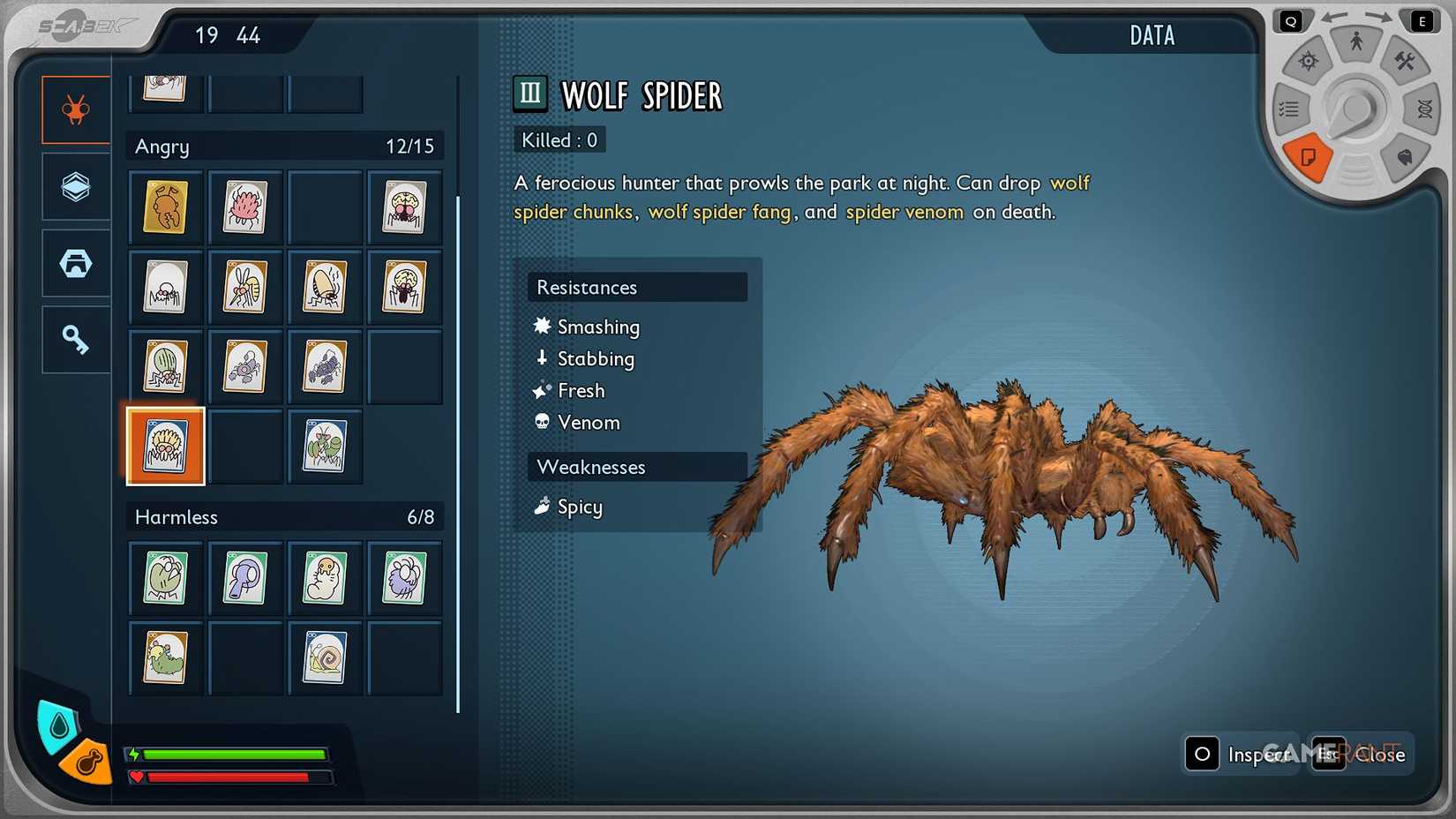Switch to the DATA tab
The image size is (1456, 819).
pos(1152,35)
